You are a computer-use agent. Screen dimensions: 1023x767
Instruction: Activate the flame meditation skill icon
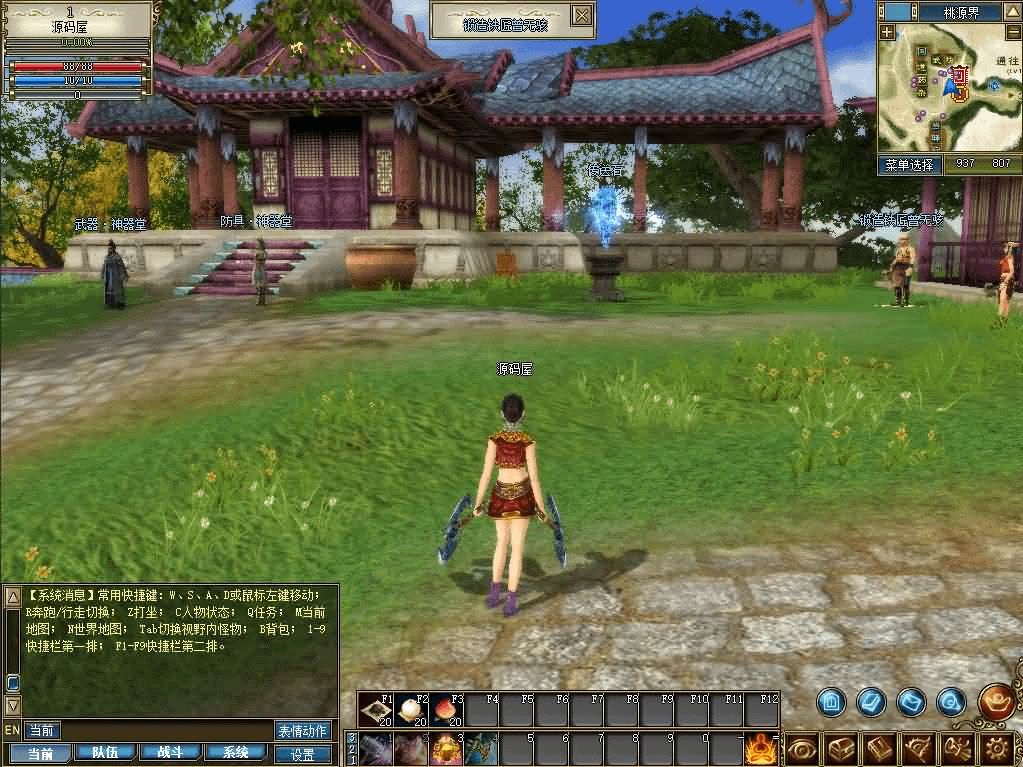762,748
